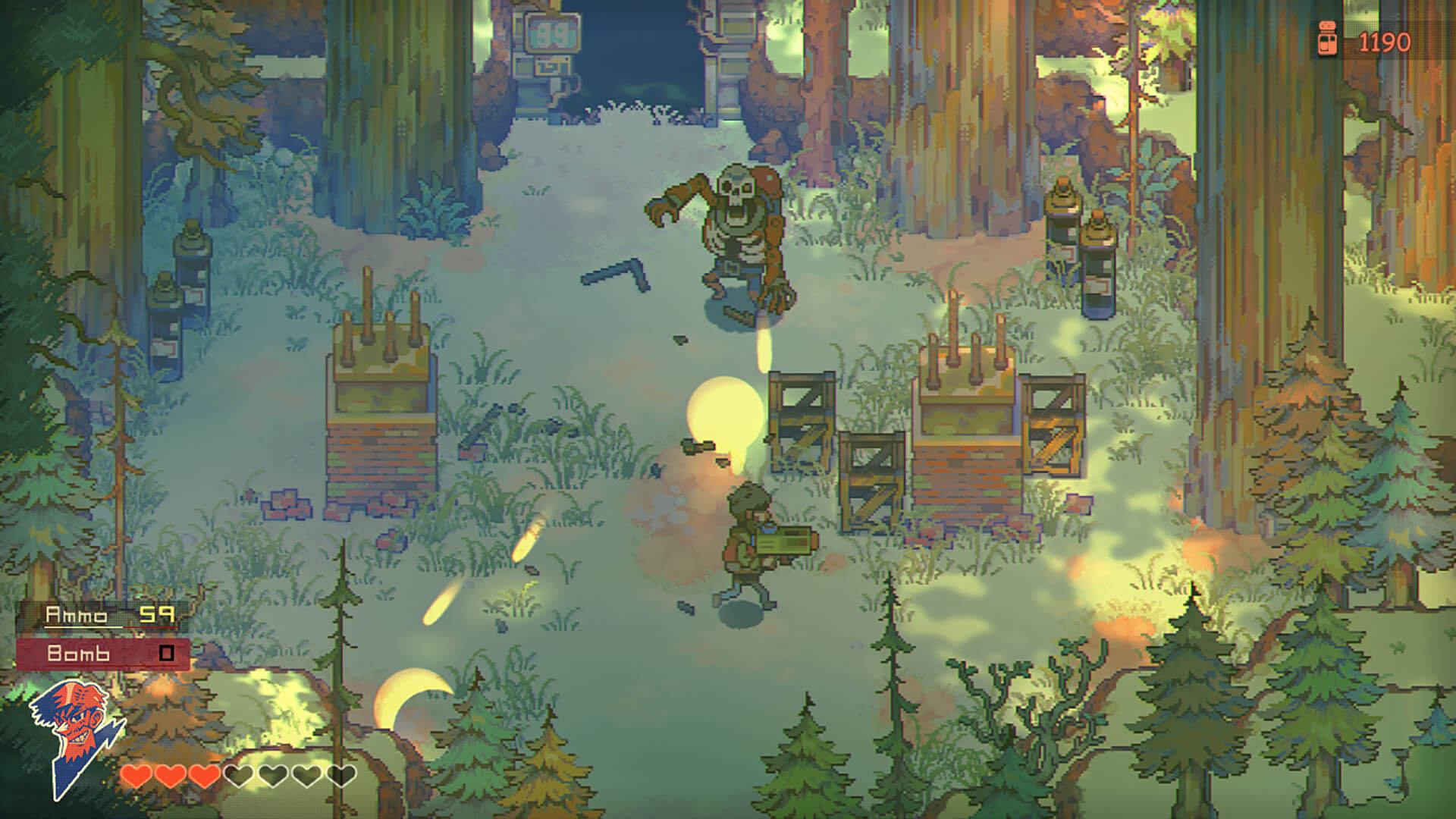
Task: Click the first red heart in the health bar
Action: [x=136, y=776]
